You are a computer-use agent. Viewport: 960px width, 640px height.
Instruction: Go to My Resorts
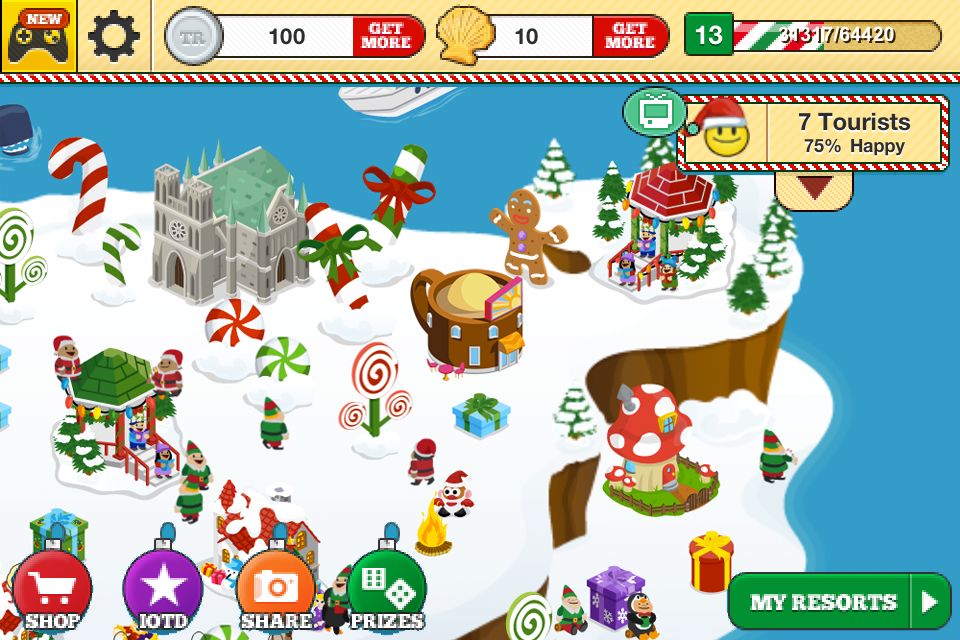[838, 602]
